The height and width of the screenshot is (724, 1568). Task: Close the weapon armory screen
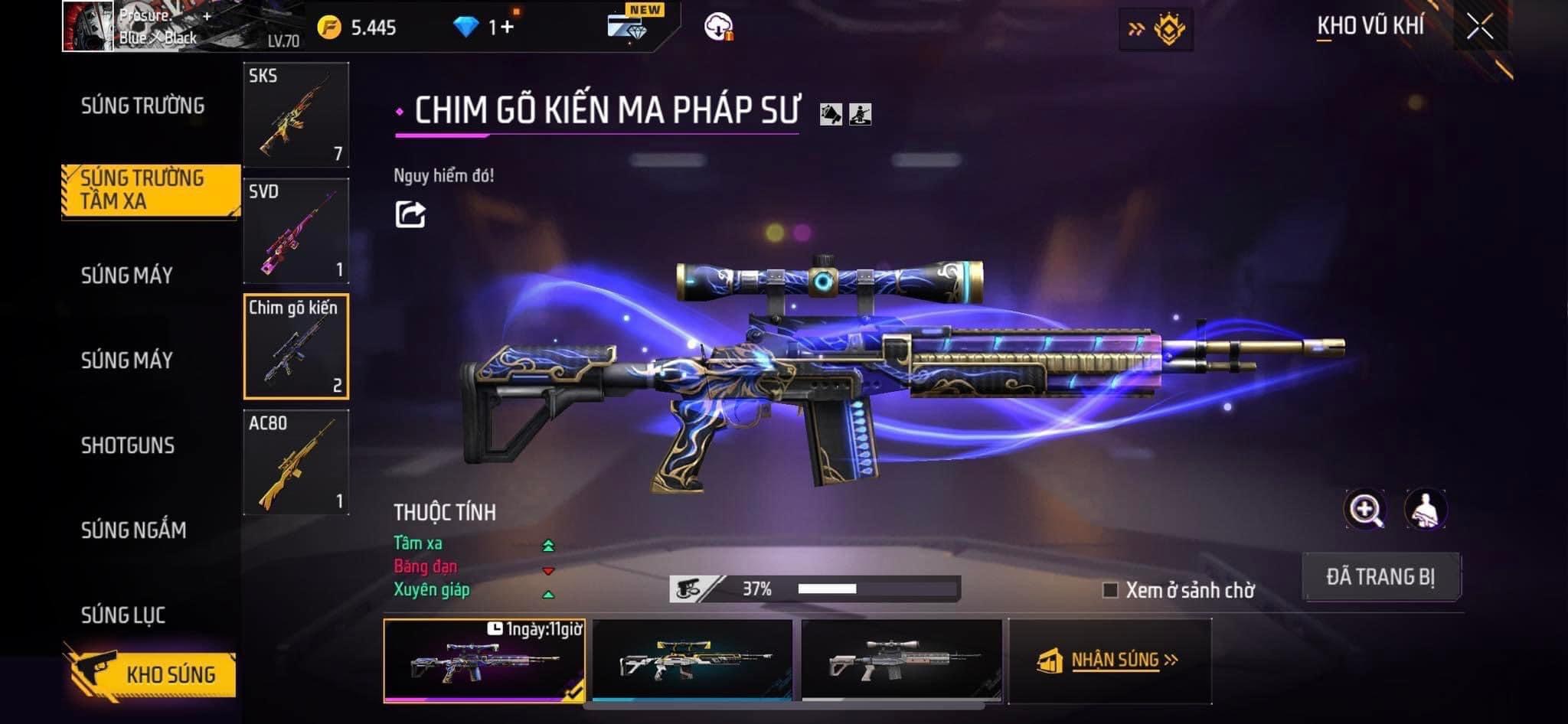tap(1480, 27)
